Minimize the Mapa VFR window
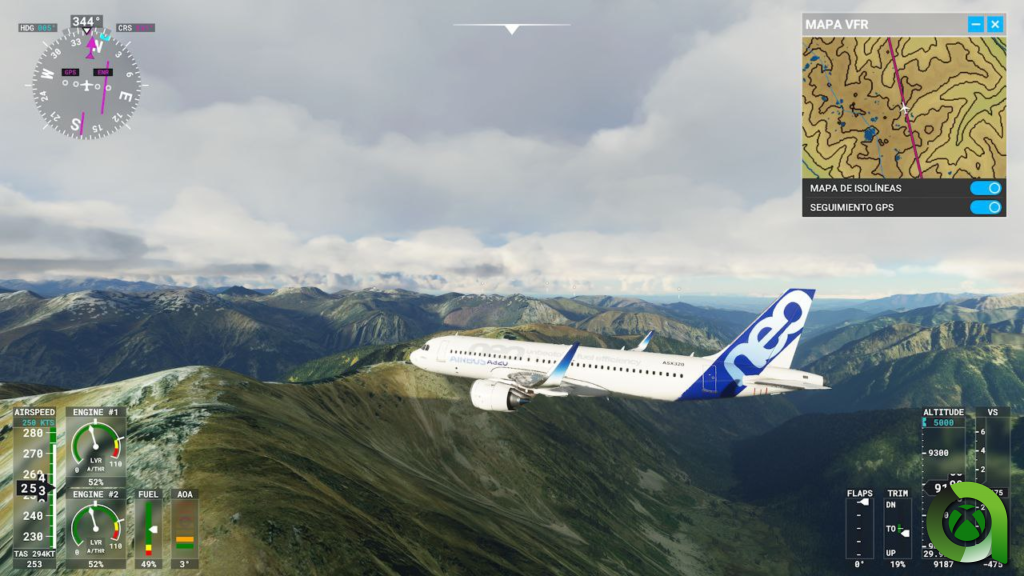1024x576 pixels. point(976,24)
